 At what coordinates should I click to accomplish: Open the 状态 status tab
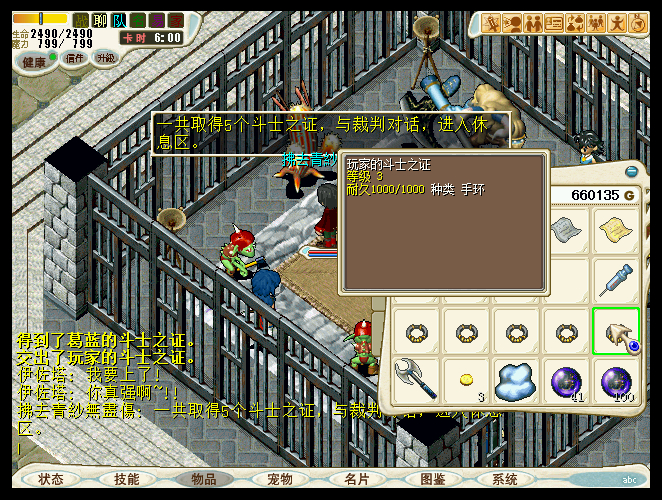coord(51,480)
